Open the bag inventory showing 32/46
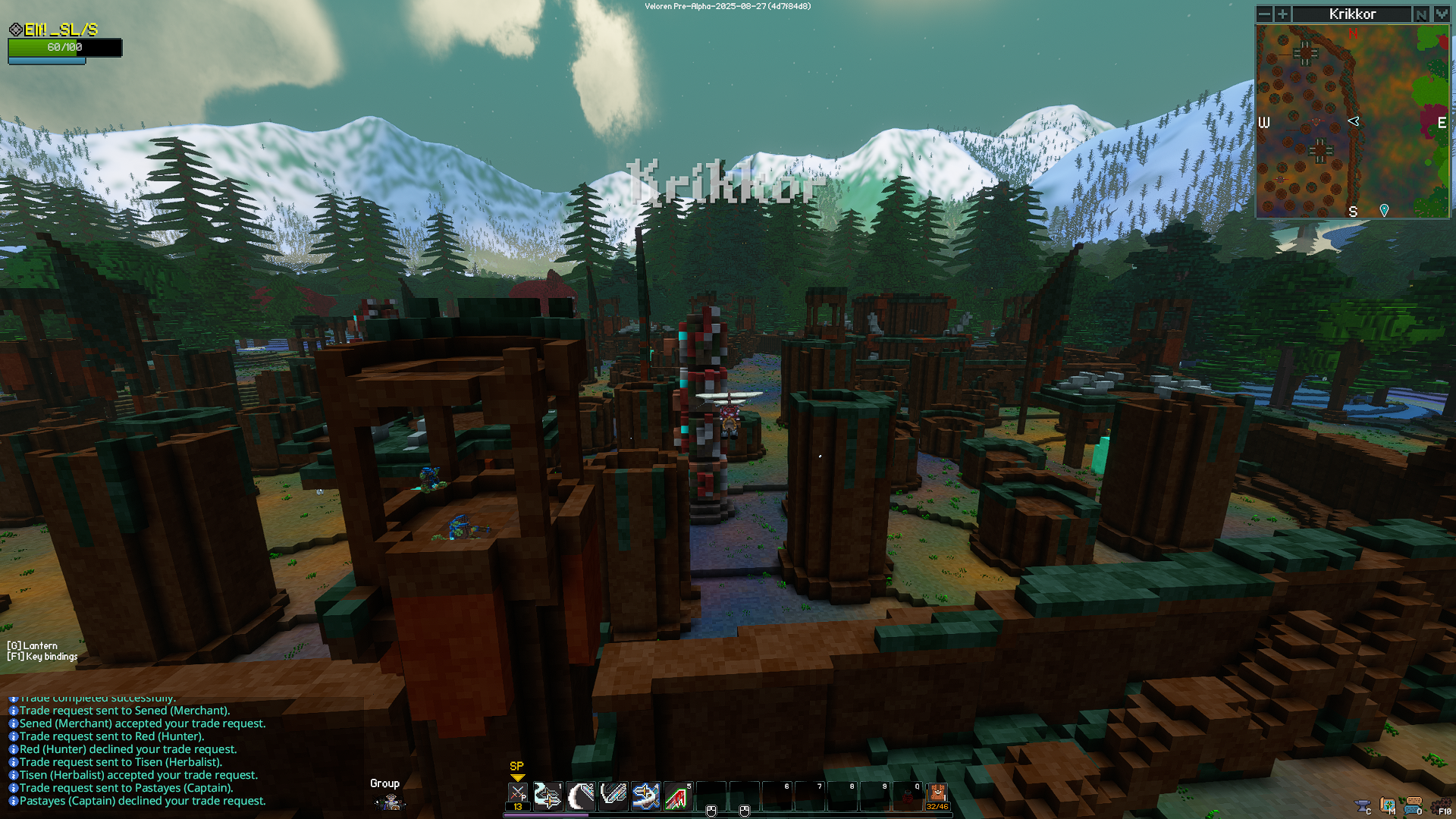Image resolution: width=1456 pixels, height=819 pixels. click(937, 796)
